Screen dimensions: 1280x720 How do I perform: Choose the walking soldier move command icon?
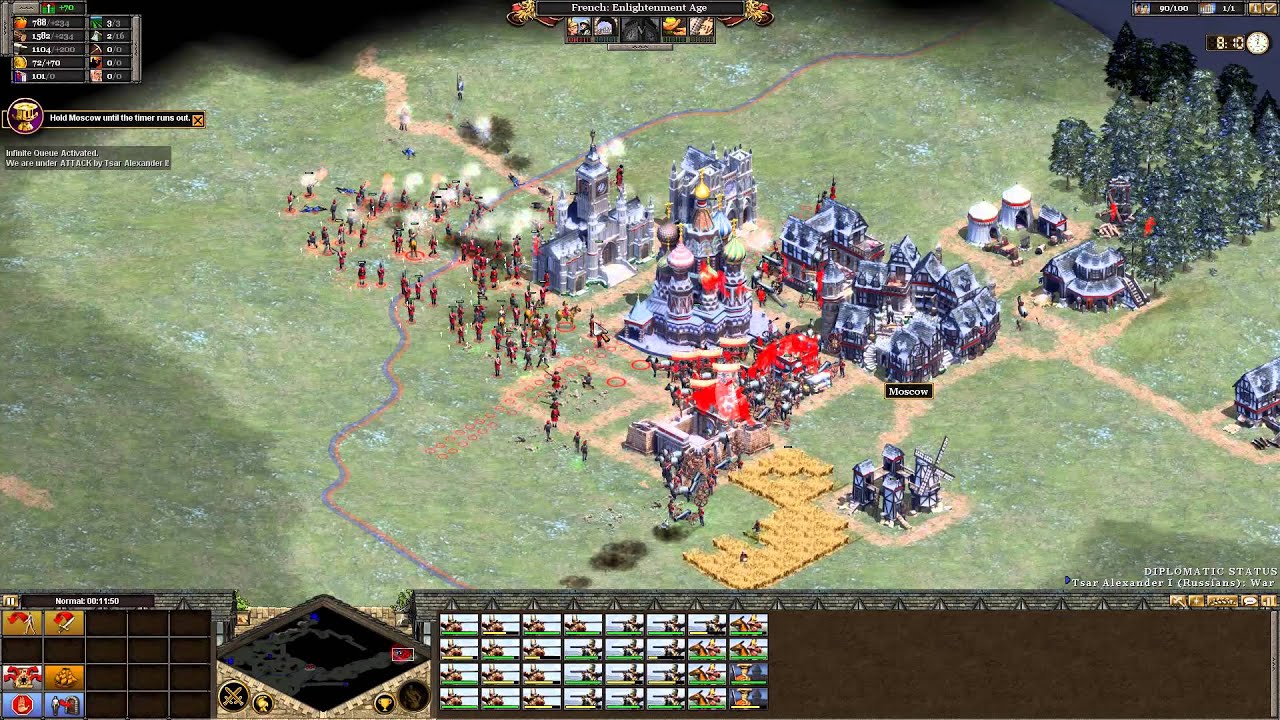[22, 623]
